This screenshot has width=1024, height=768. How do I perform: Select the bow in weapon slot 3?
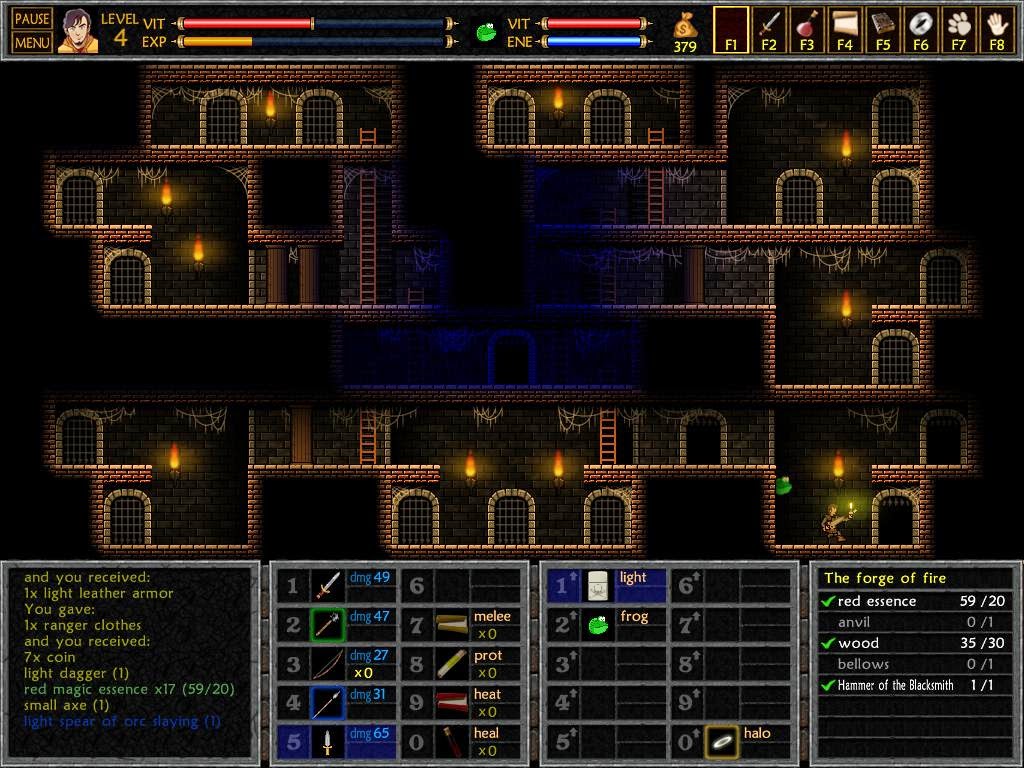click(x=328, y=664)
